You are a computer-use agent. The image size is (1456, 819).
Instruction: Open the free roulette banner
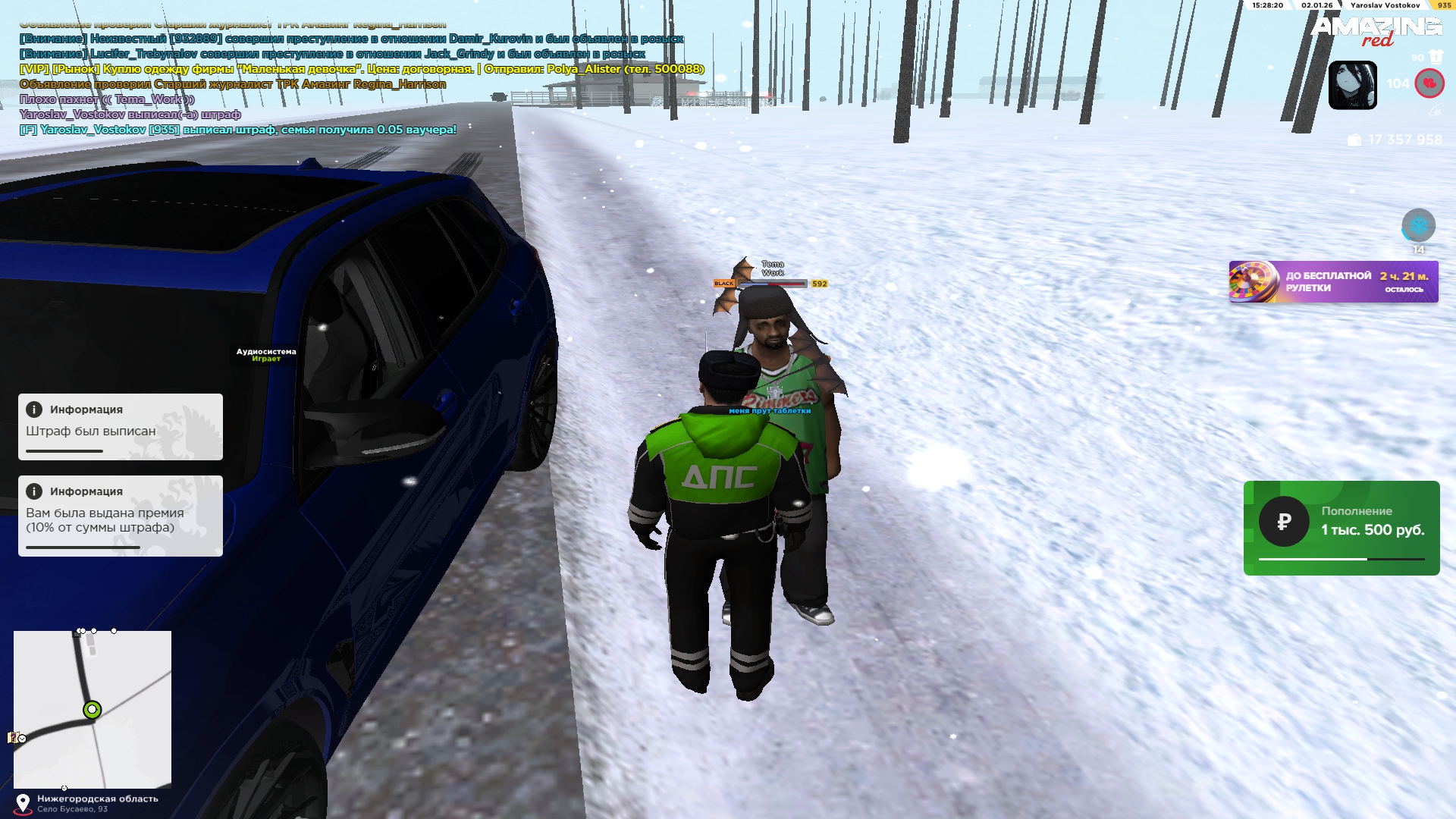pos(1333,282)
